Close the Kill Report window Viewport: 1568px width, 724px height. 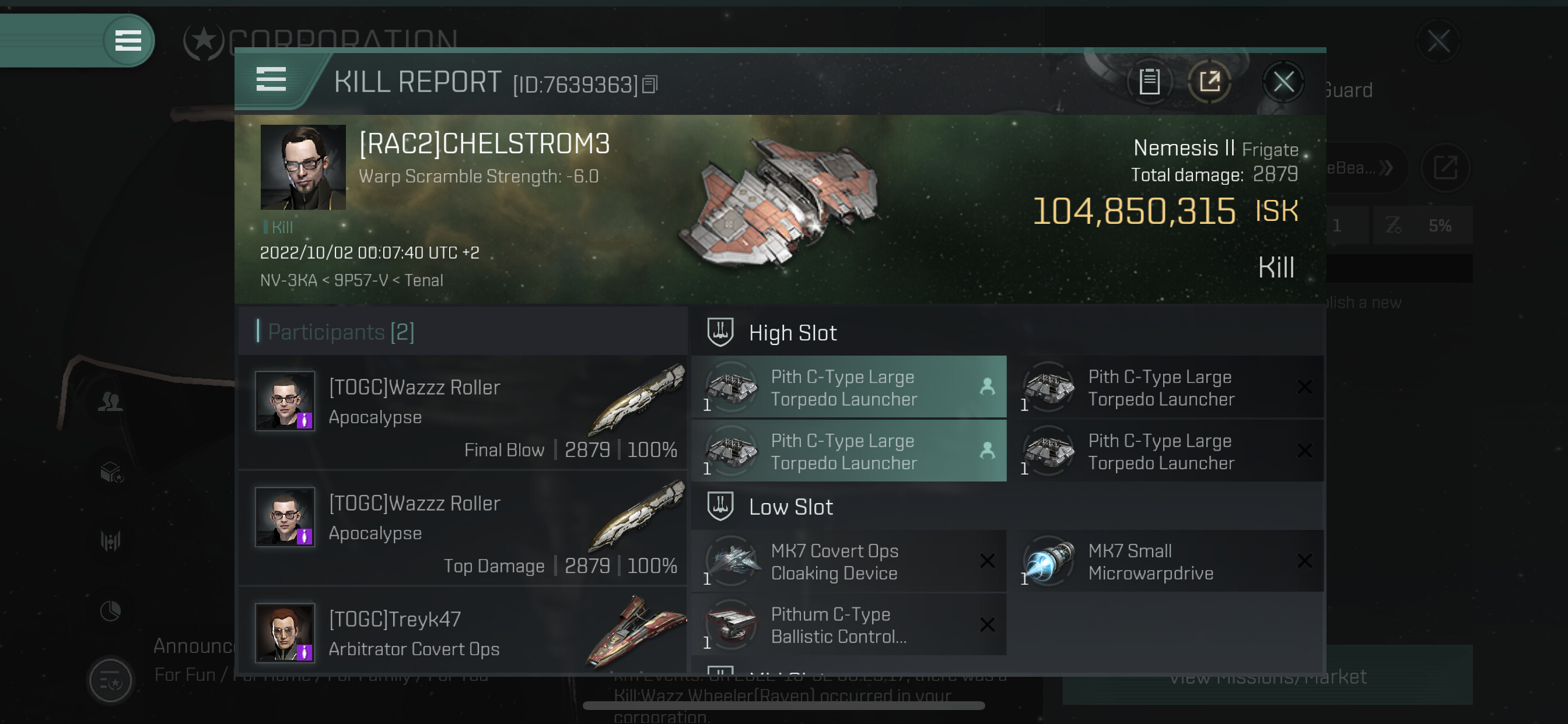click(x=1283, y=82)
